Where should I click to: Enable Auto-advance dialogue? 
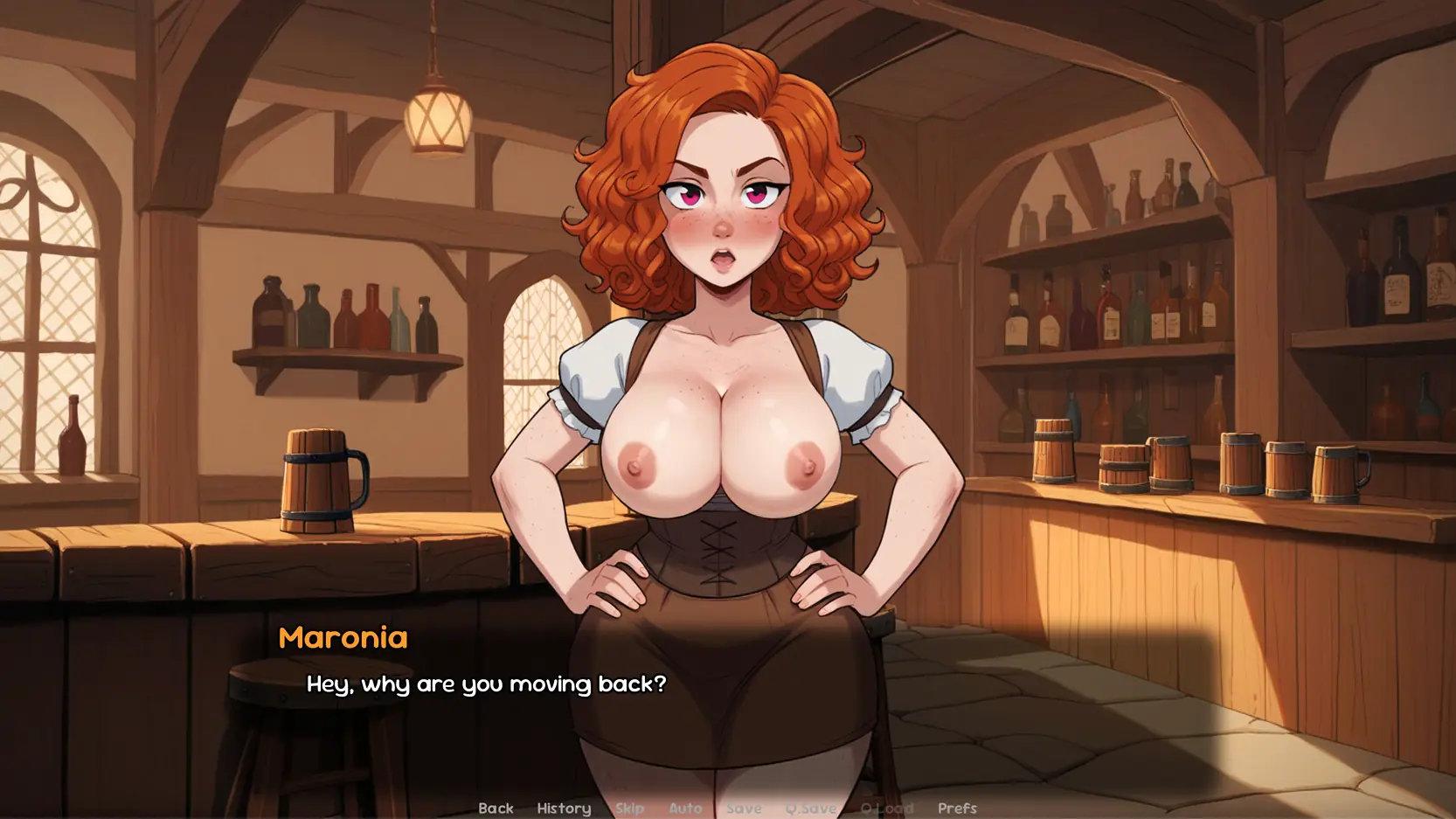[685, 809]
